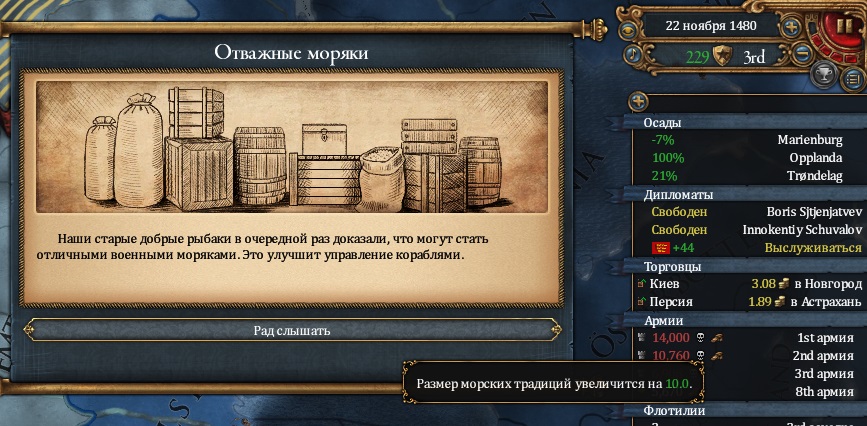
Task: Select diplomat Boris Sjtjenjatvev
Action: [745, 212]
